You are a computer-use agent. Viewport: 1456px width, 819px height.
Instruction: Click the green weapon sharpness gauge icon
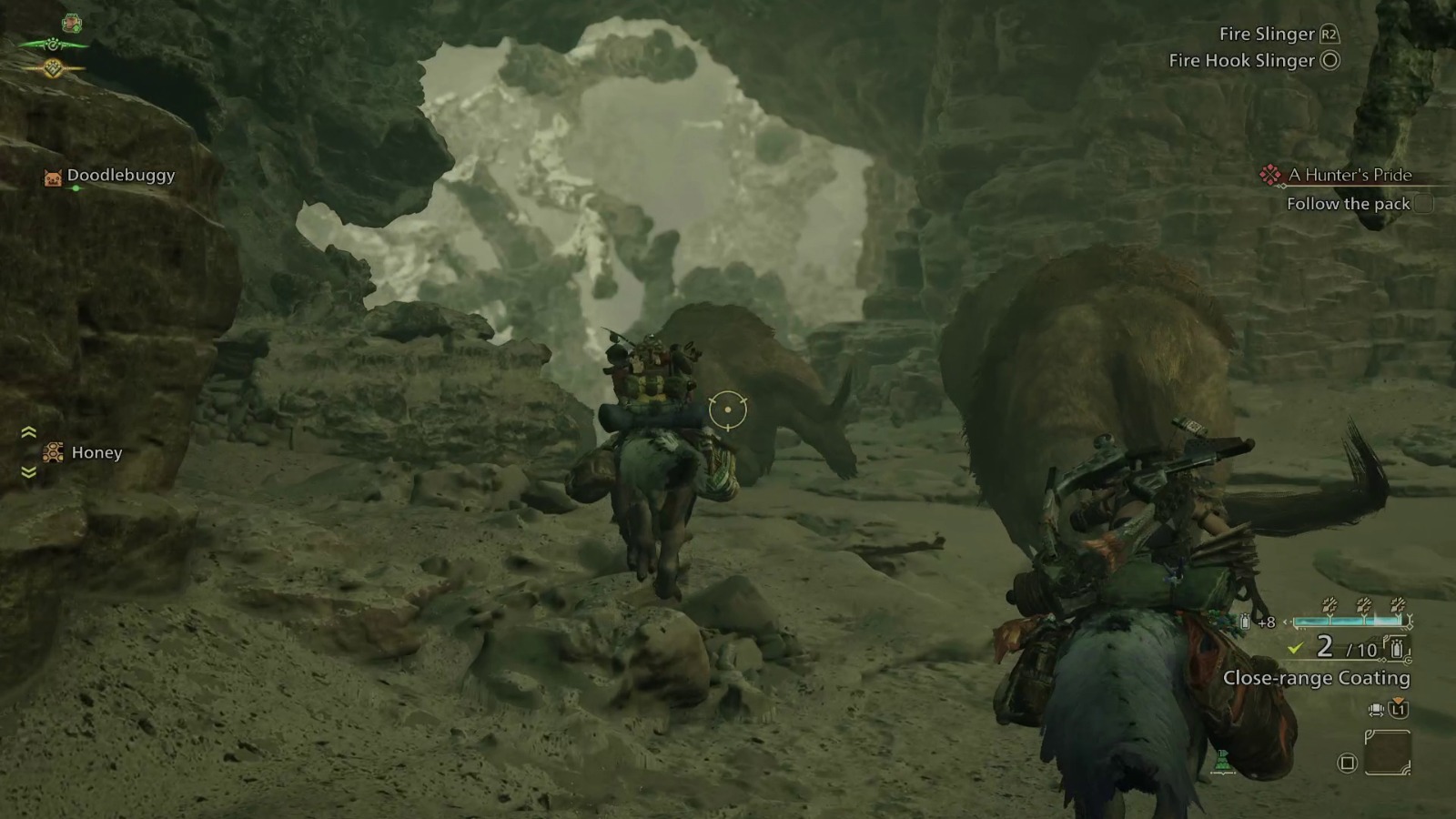point(53,45)
